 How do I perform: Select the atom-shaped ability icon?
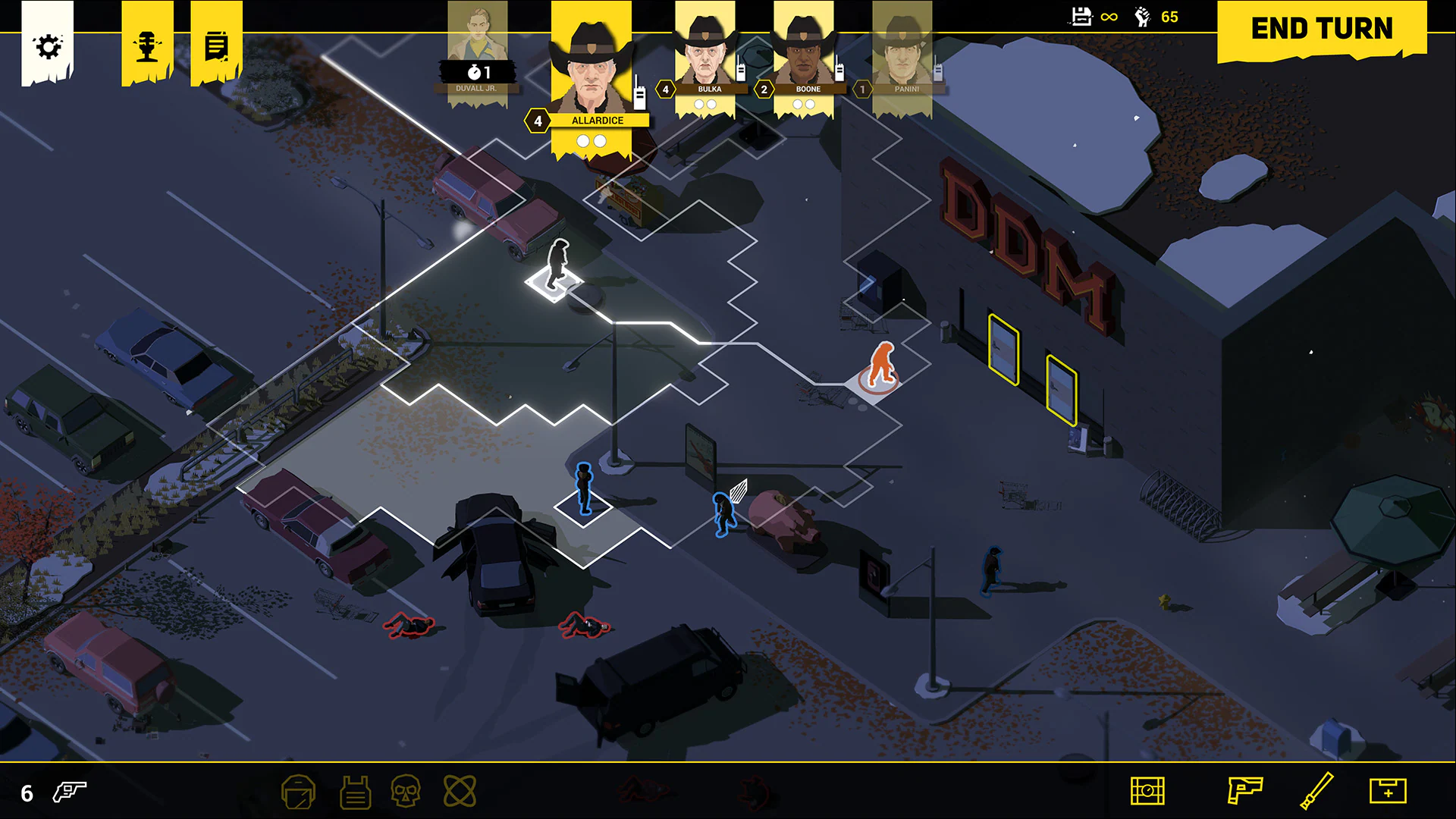point(460,791)
